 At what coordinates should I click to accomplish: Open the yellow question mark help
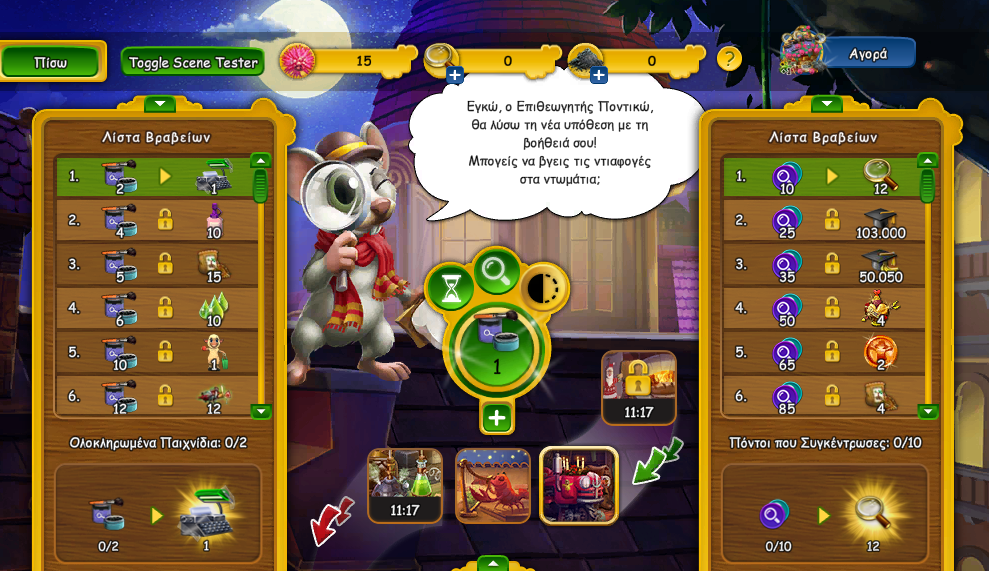[729, 58]
